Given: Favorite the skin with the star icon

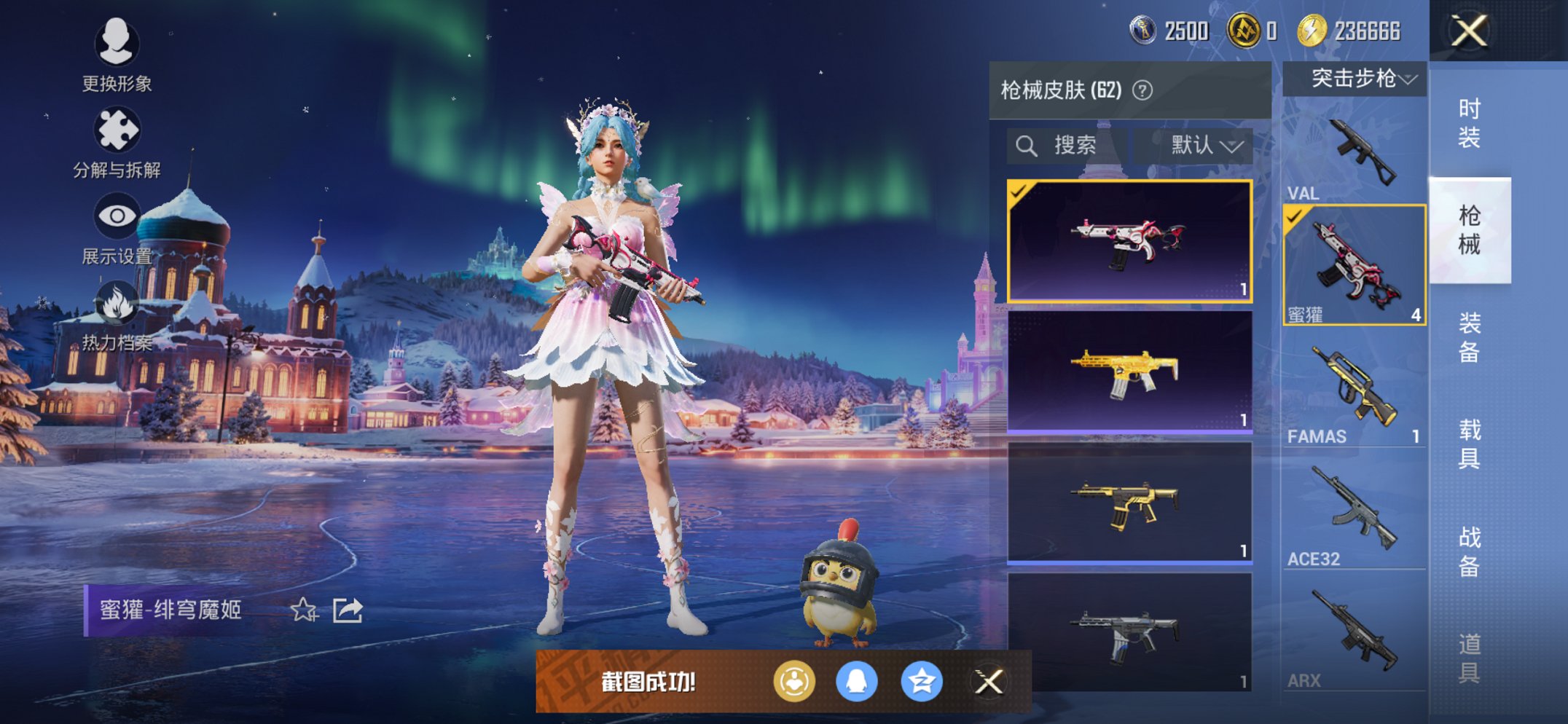Looking at the screenshot, I should pos(304,610).
